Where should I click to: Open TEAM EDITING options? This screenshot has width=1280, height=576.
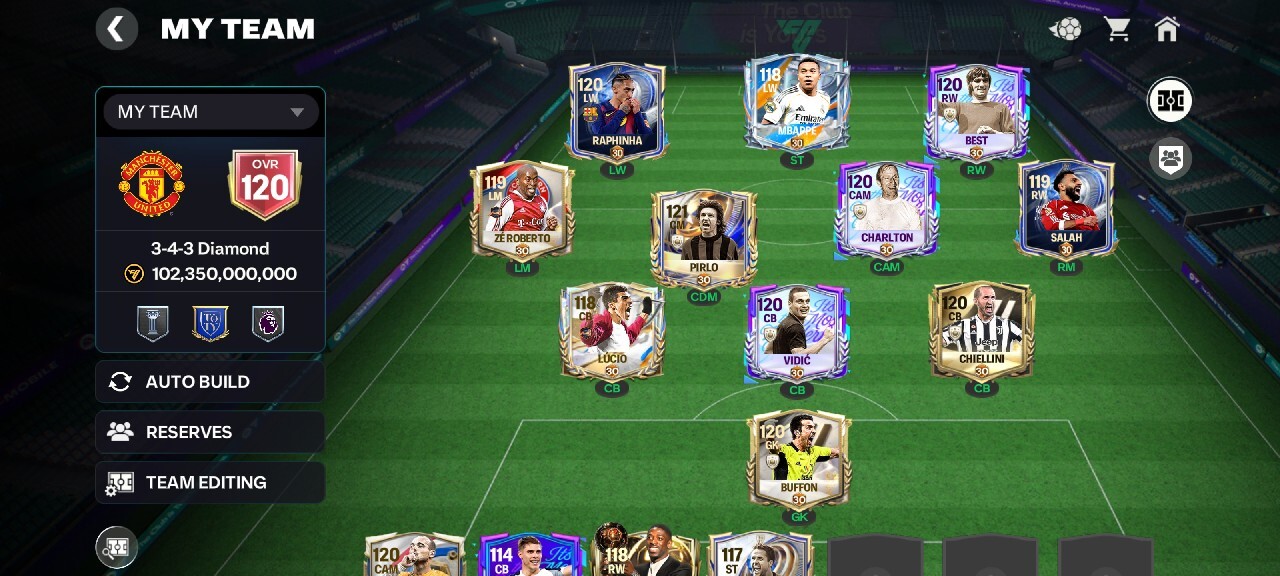[210, 482]
